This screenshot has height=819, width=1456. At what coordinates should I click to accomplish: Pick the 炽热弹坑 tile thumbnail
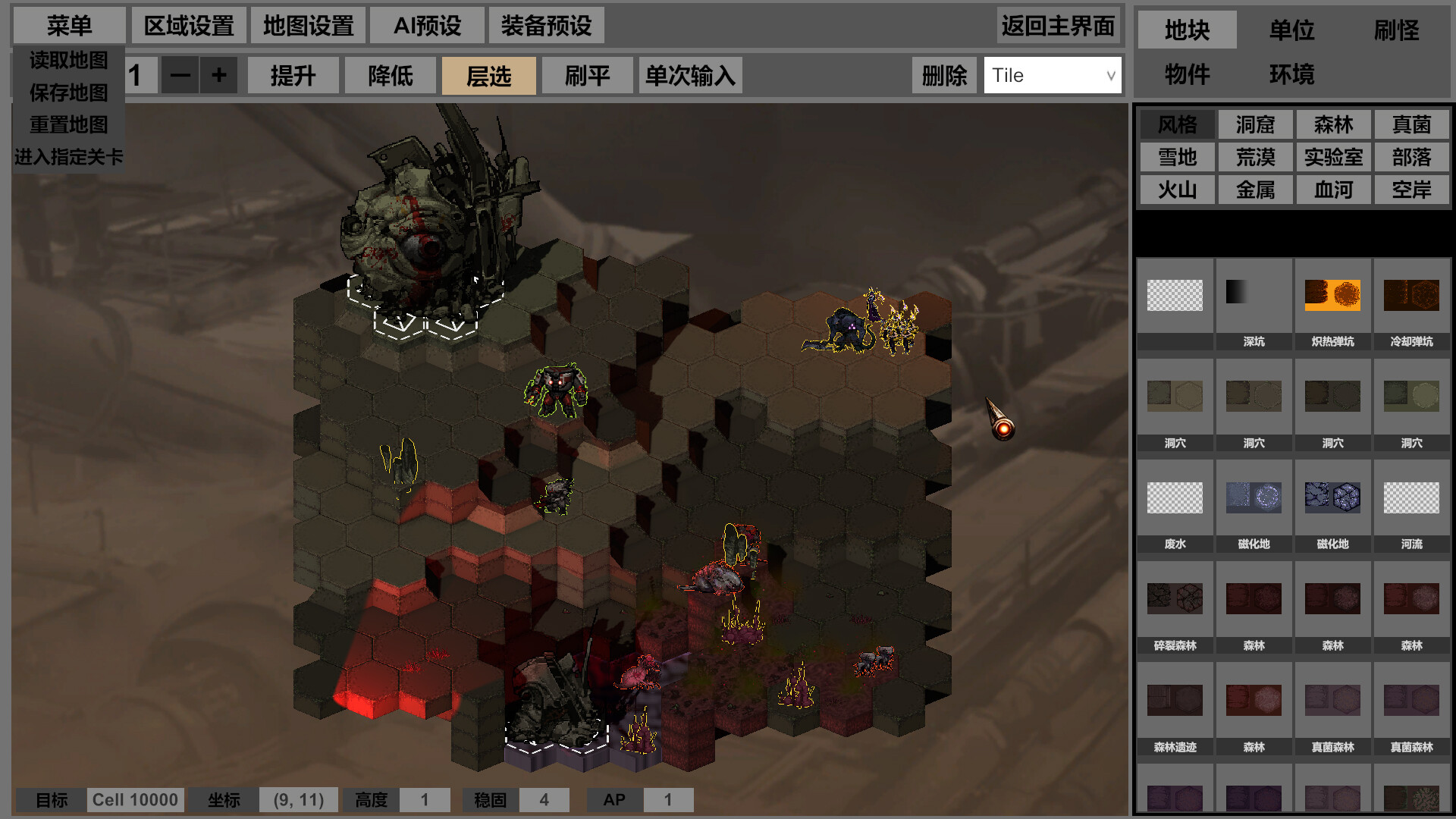1332,303
